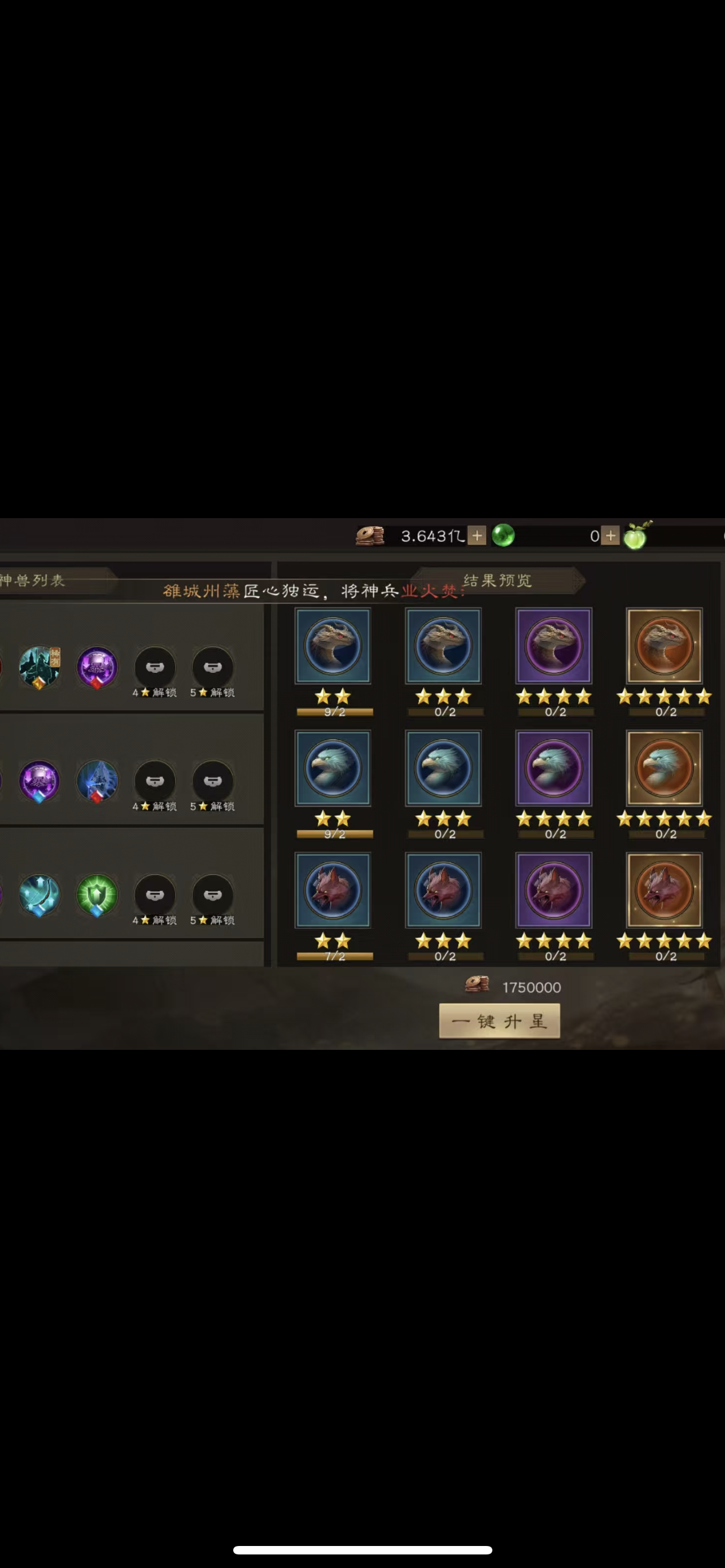Select the blue ice blade skill icon

pos(97,782)
